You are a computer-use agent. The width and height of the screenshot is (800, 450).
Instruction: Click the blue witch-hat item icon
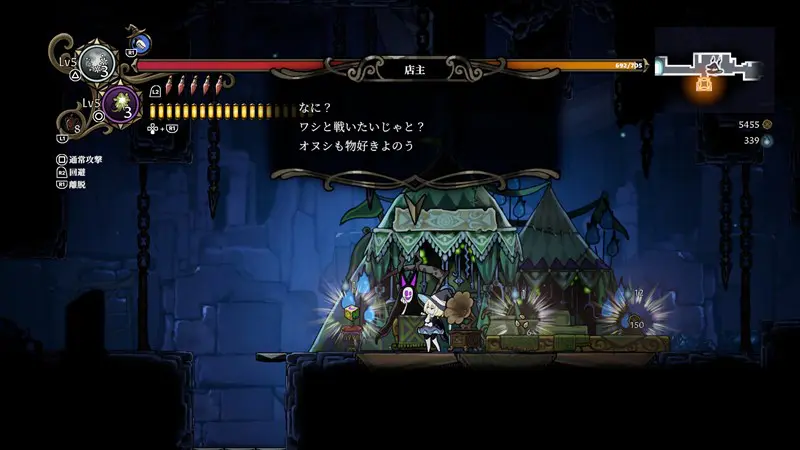click(141, 43)
